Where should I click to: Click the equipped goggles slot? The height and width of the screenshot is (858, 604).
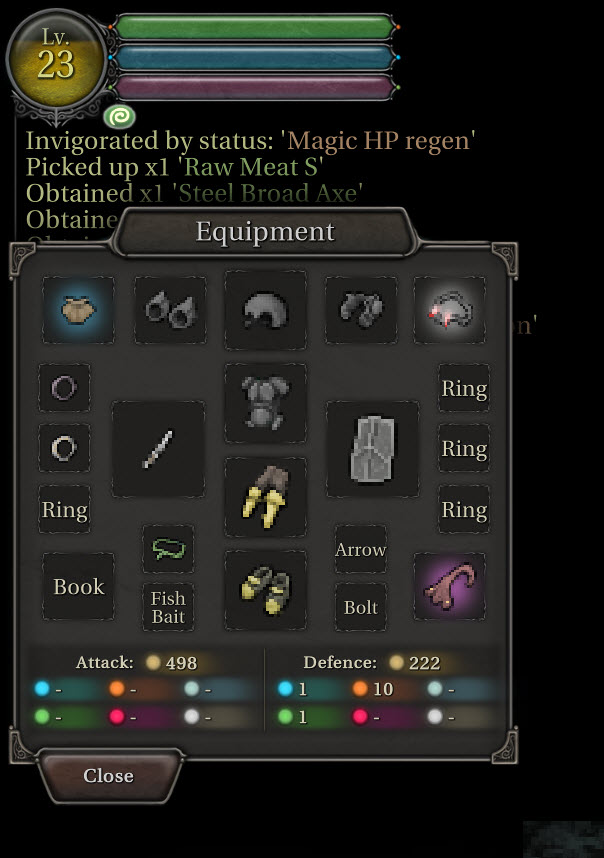pos(170,310)
